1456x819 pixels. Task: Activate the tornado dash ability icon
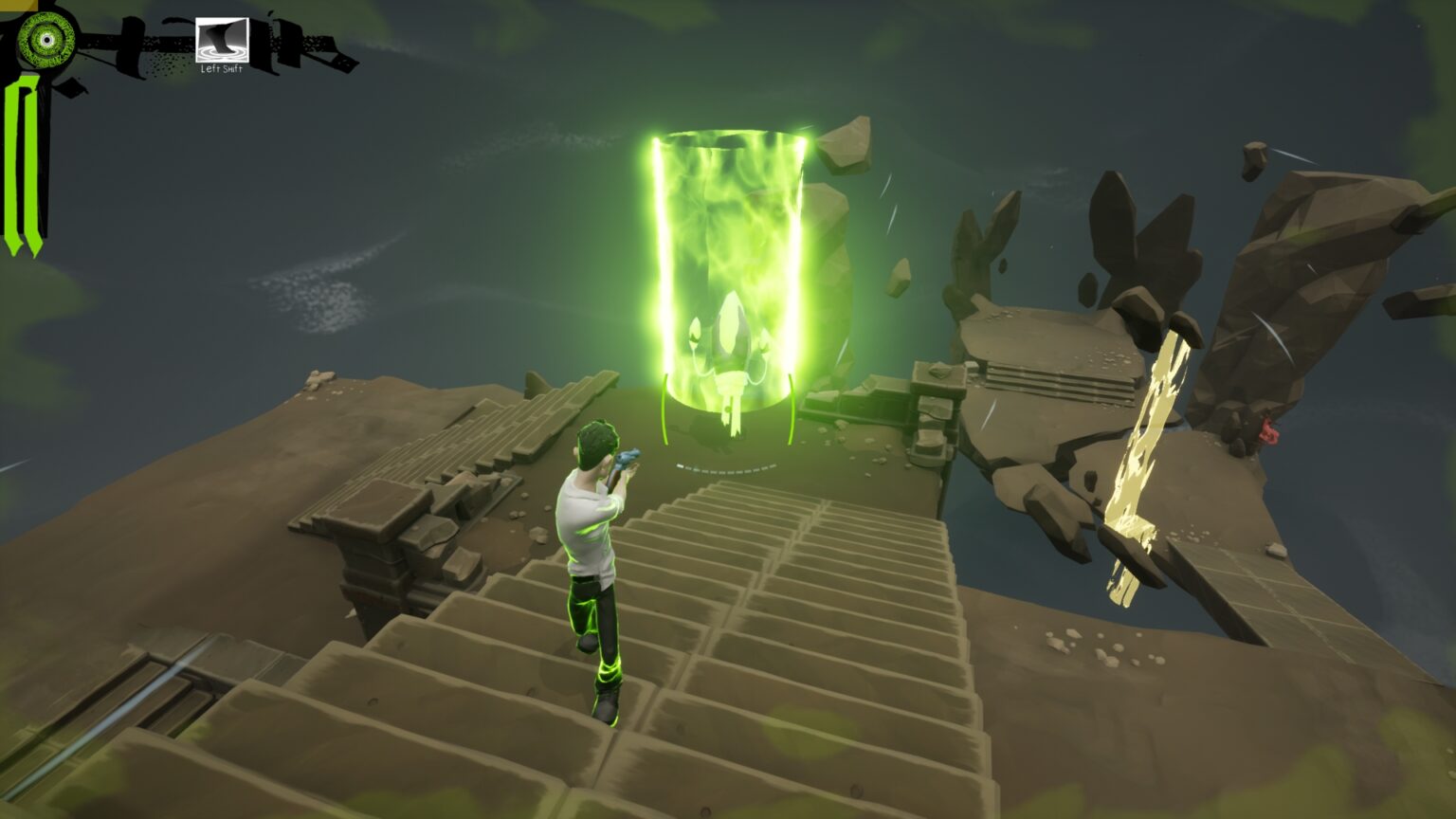click(222, 40)
